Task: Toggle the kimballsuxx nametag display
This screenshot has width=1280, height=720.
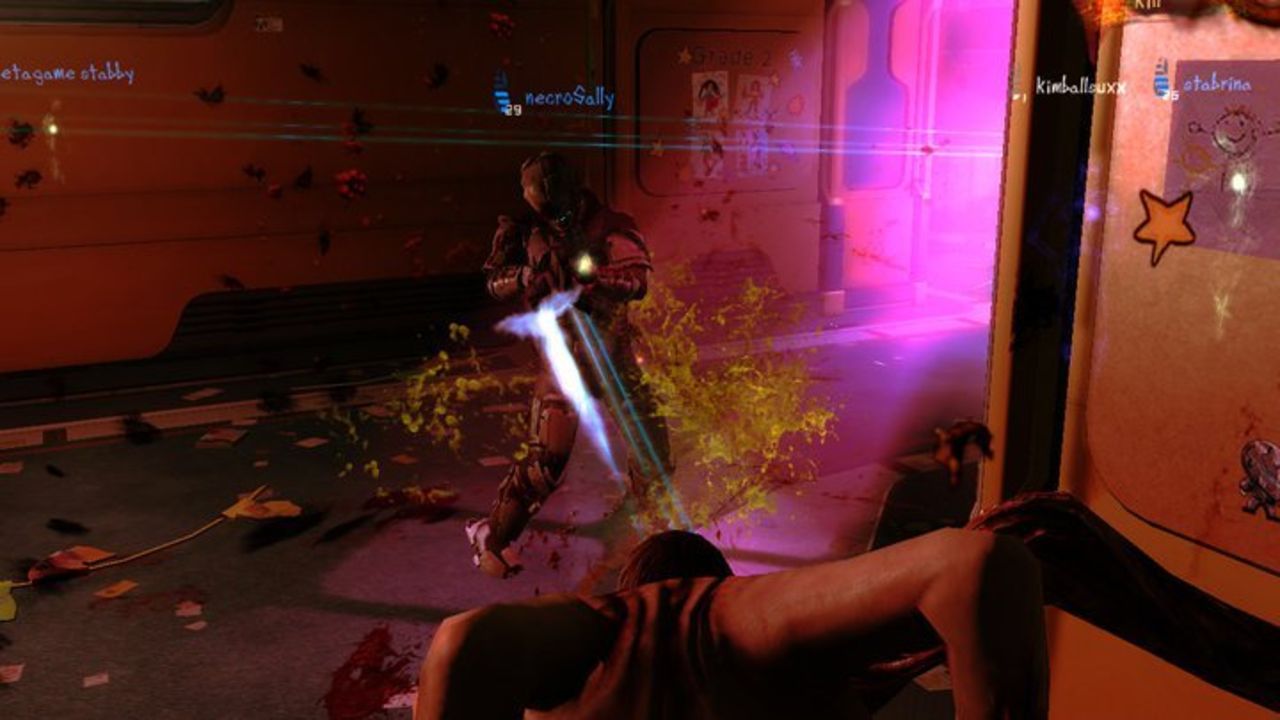Action: [1080, 87]
